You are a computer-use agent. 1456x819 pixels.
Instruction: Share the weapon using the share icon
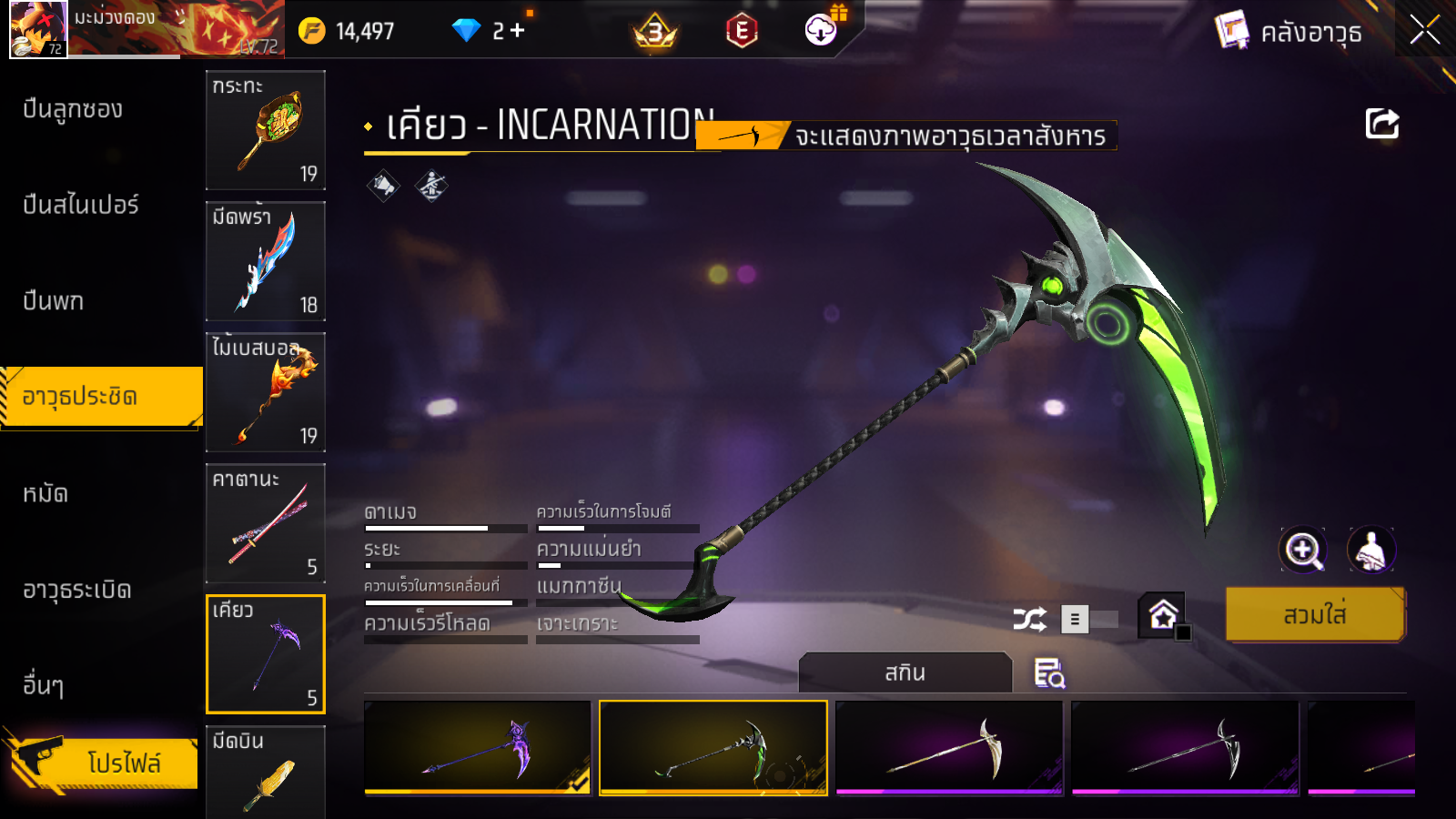[x=1381, y=124]
